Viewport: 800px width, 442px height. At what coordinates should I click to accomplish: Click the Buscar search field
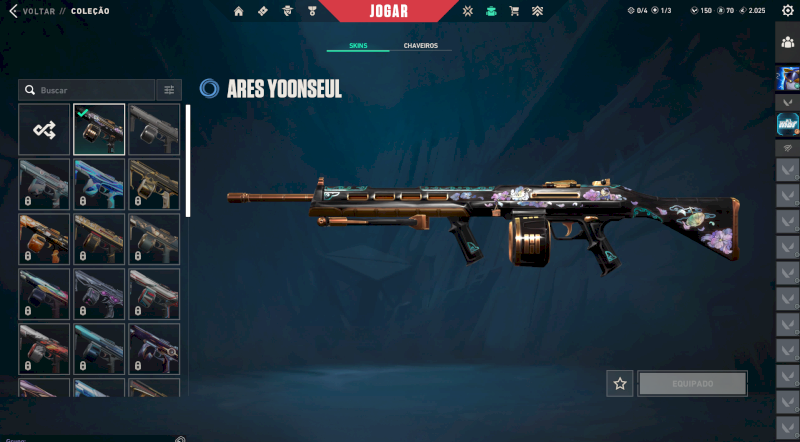(90, 90)
